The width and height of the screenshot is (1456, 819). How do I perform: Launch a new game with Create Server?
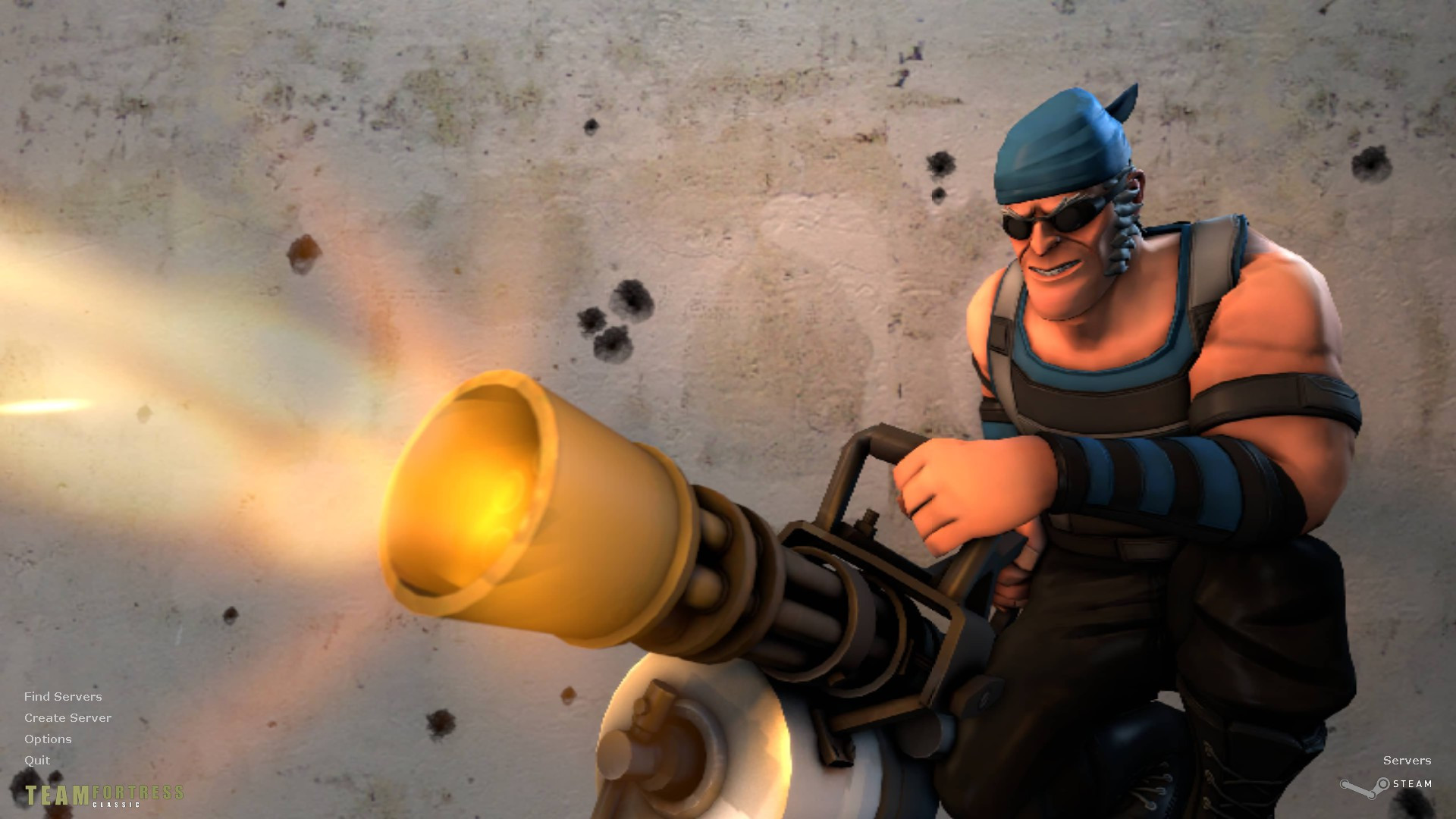(67, 717)
